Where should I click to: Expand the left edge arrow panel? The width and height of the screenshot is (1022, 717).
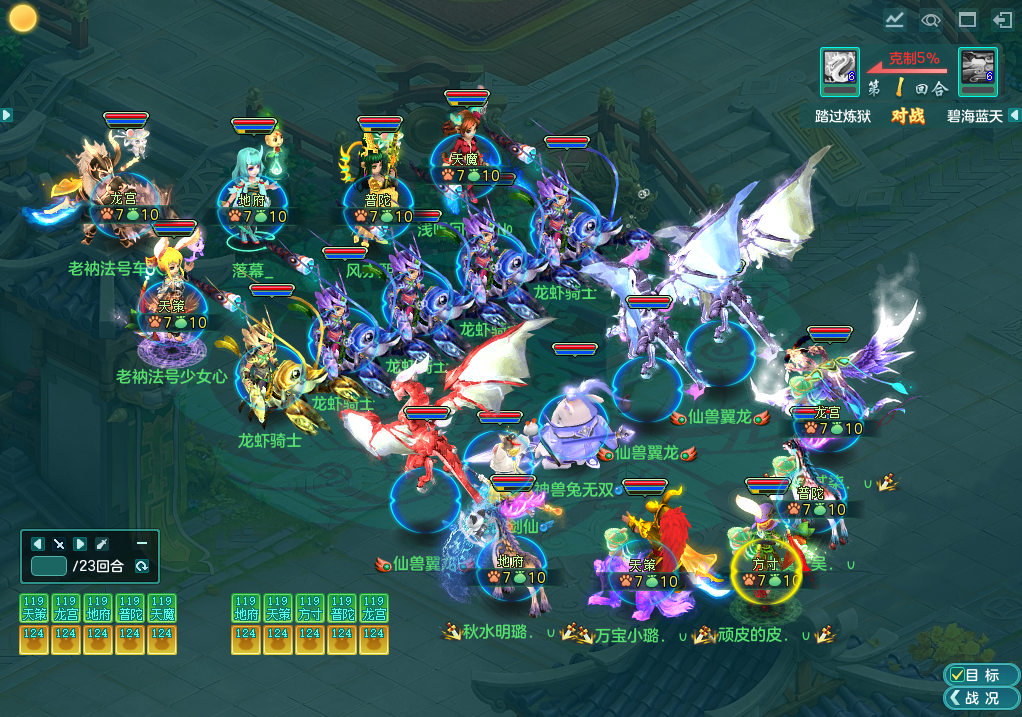[x=6, y=115]
